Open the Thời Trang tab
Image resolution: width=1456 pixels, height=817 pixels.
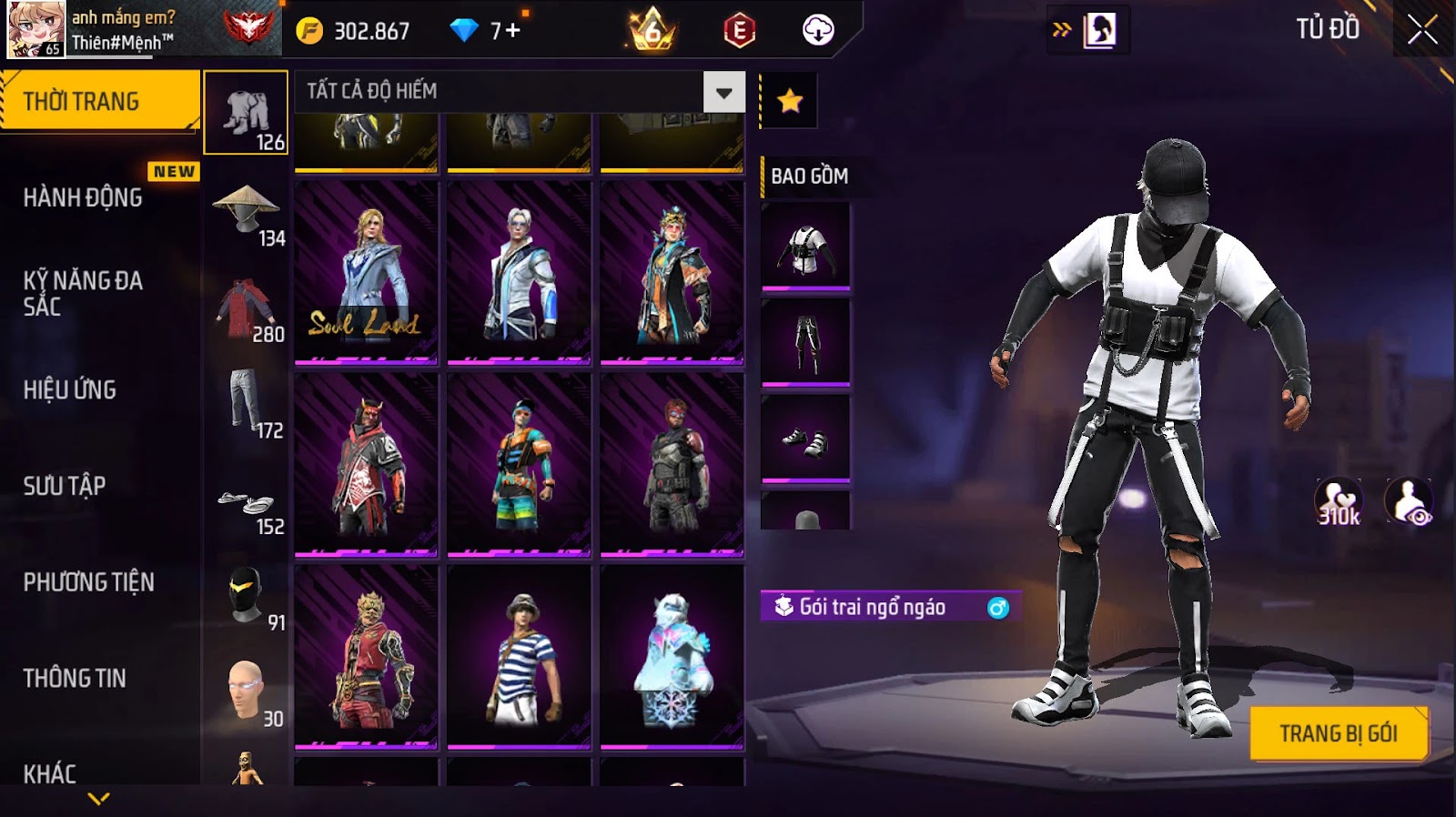[98, 101]
